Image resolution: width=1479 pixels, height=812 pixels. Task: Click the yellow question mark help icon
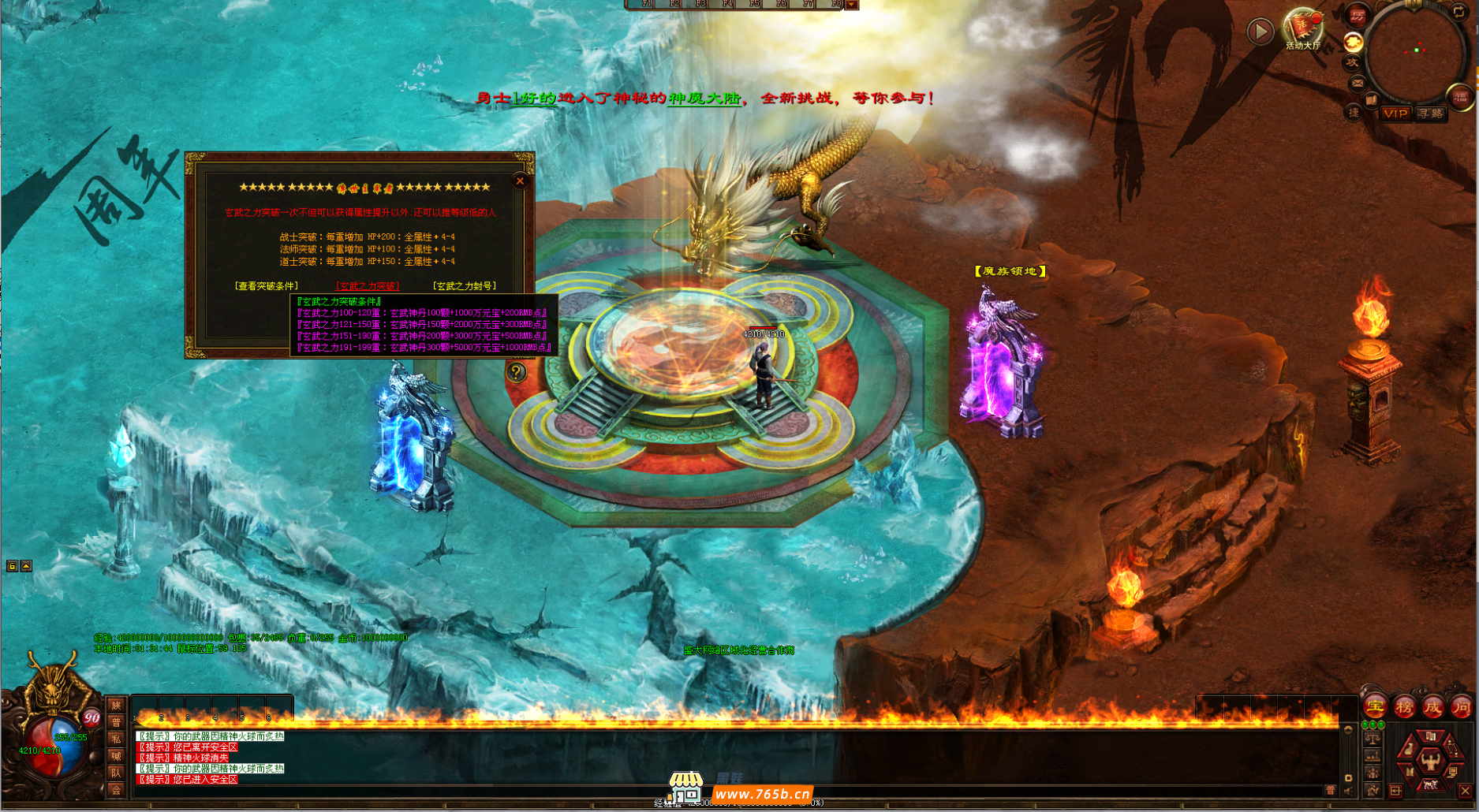tap(516, 371)
